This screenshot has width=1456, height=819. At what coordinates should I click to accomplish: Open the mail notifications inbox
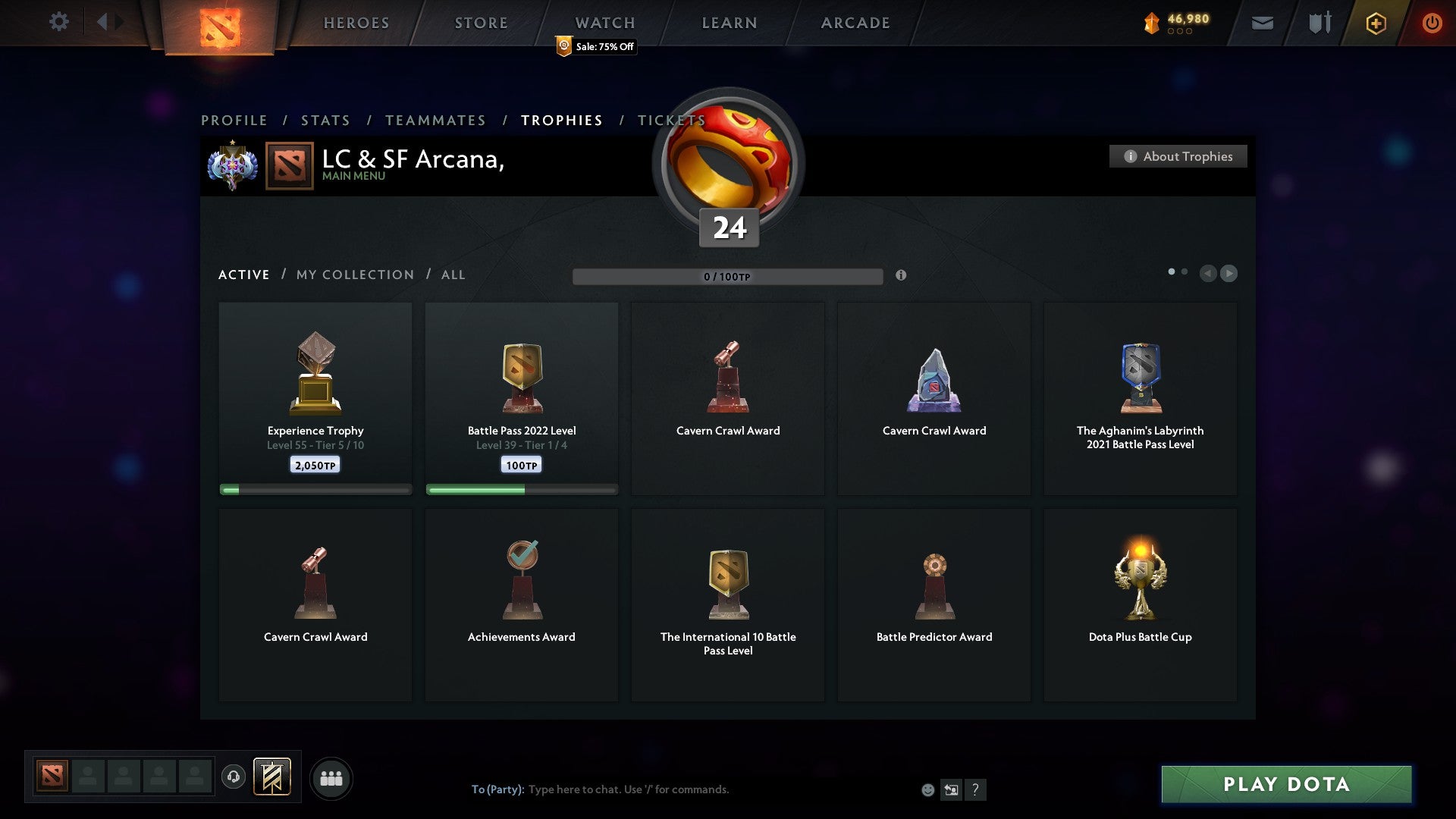1263,23
